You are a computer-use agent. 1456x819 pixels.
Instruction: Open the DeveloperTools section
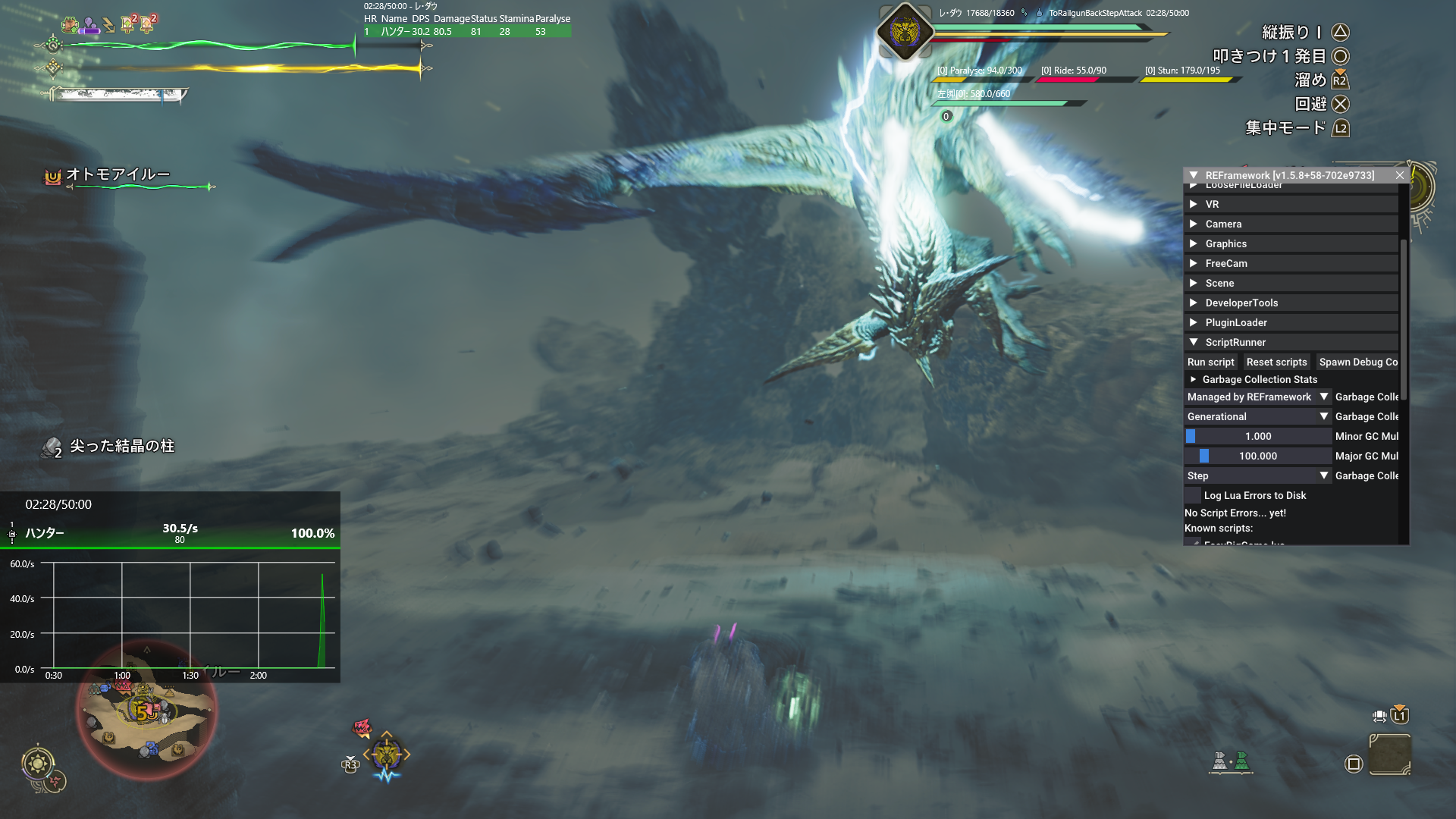pyautogui.click(x=1241, y=303)
